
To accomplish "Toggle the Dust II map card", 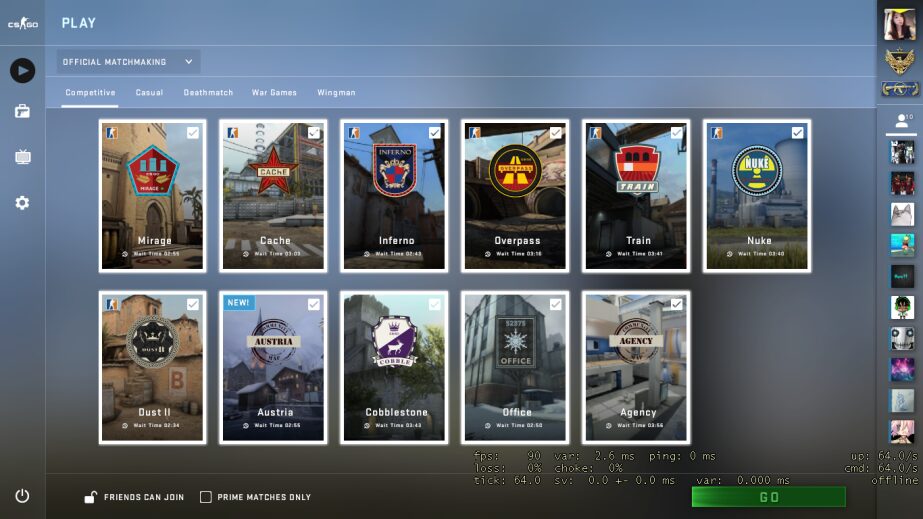I will tap(153, 368).
